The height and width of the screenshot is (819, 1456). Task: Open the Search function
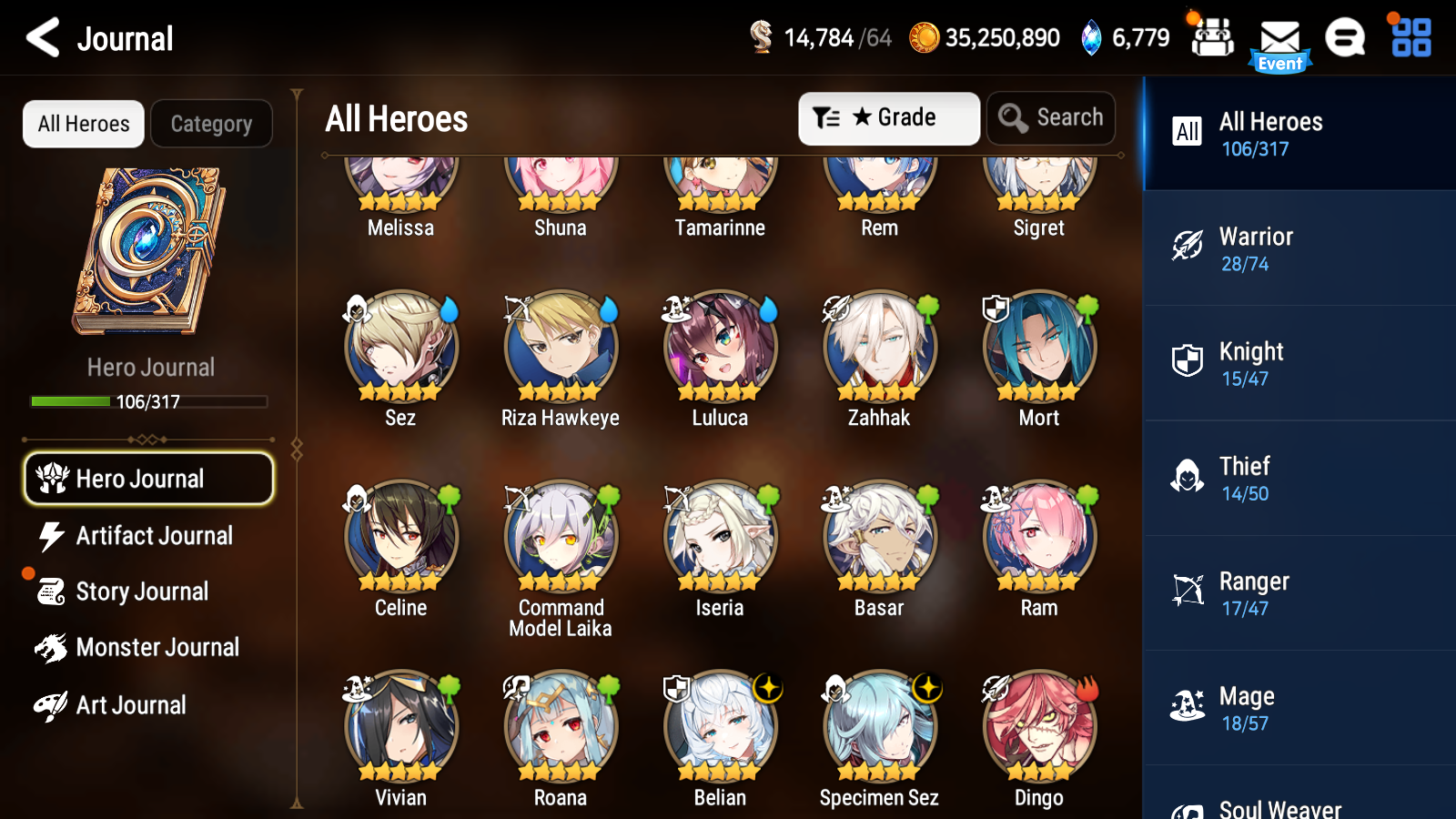[x=1051, y=117]
